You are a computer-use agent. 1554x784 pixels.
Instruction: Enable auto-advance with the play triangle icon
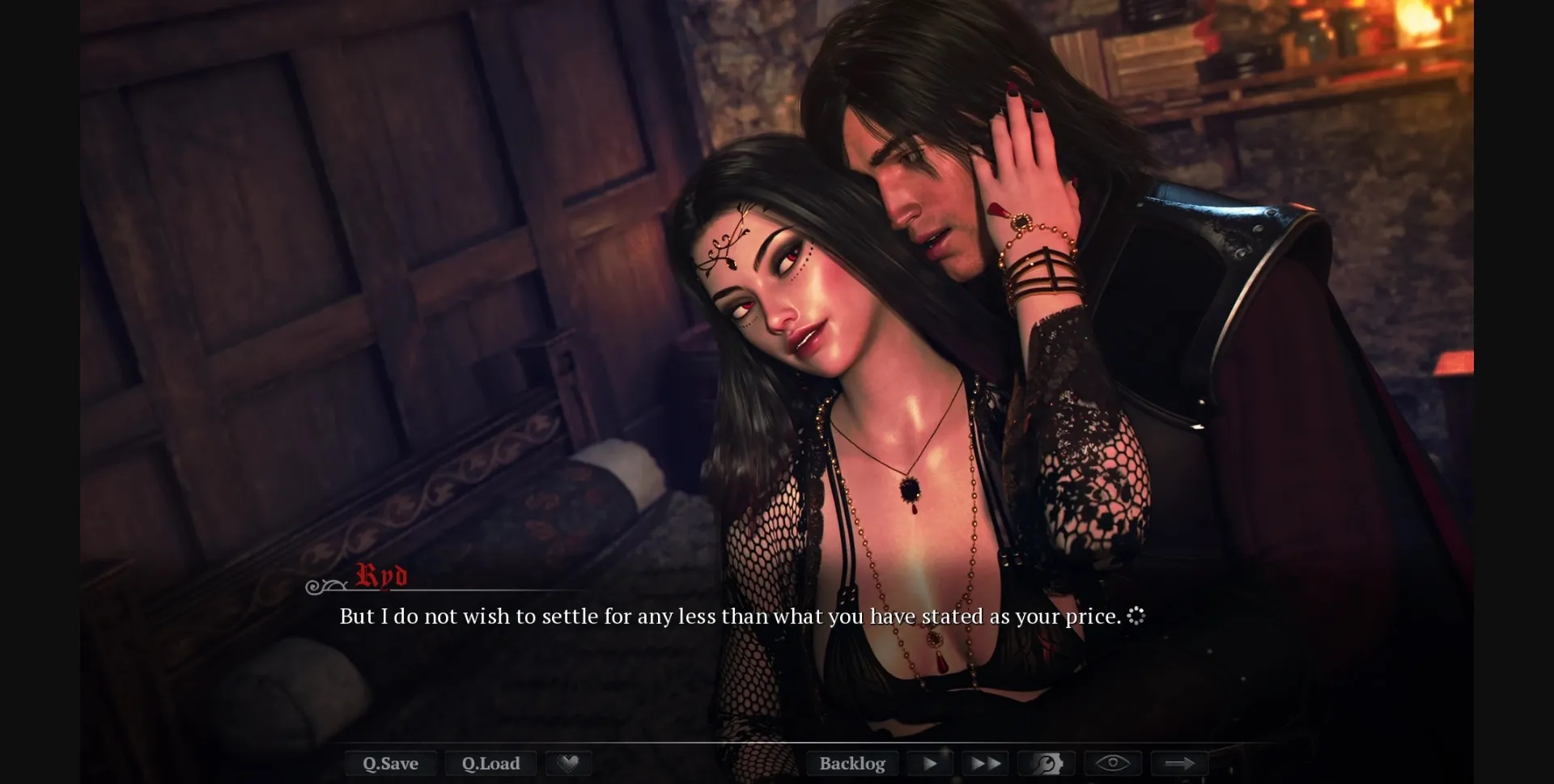pyautogui.click(x=931, y=763)
